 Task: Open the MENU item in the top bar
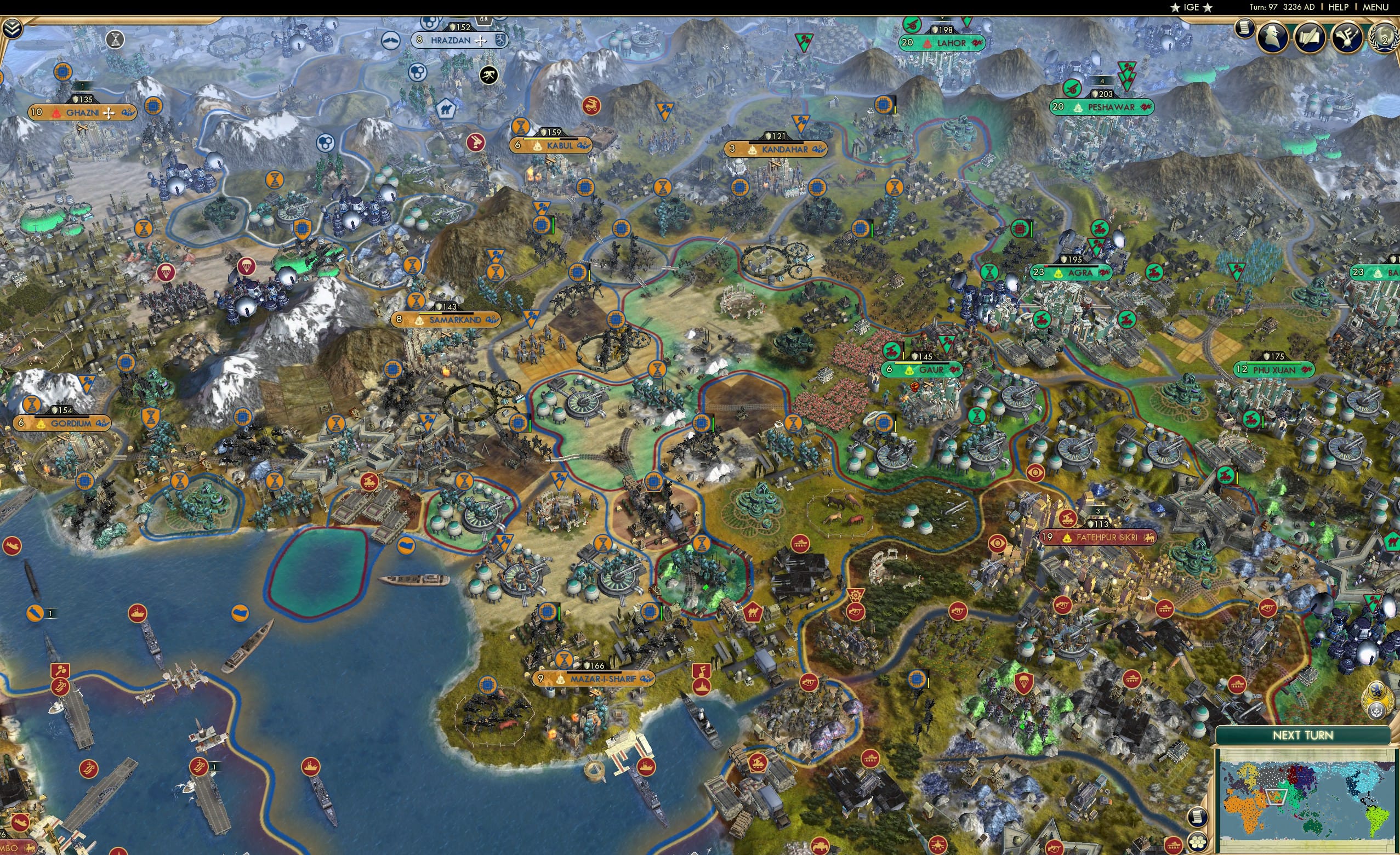(x=1375, y=7)
